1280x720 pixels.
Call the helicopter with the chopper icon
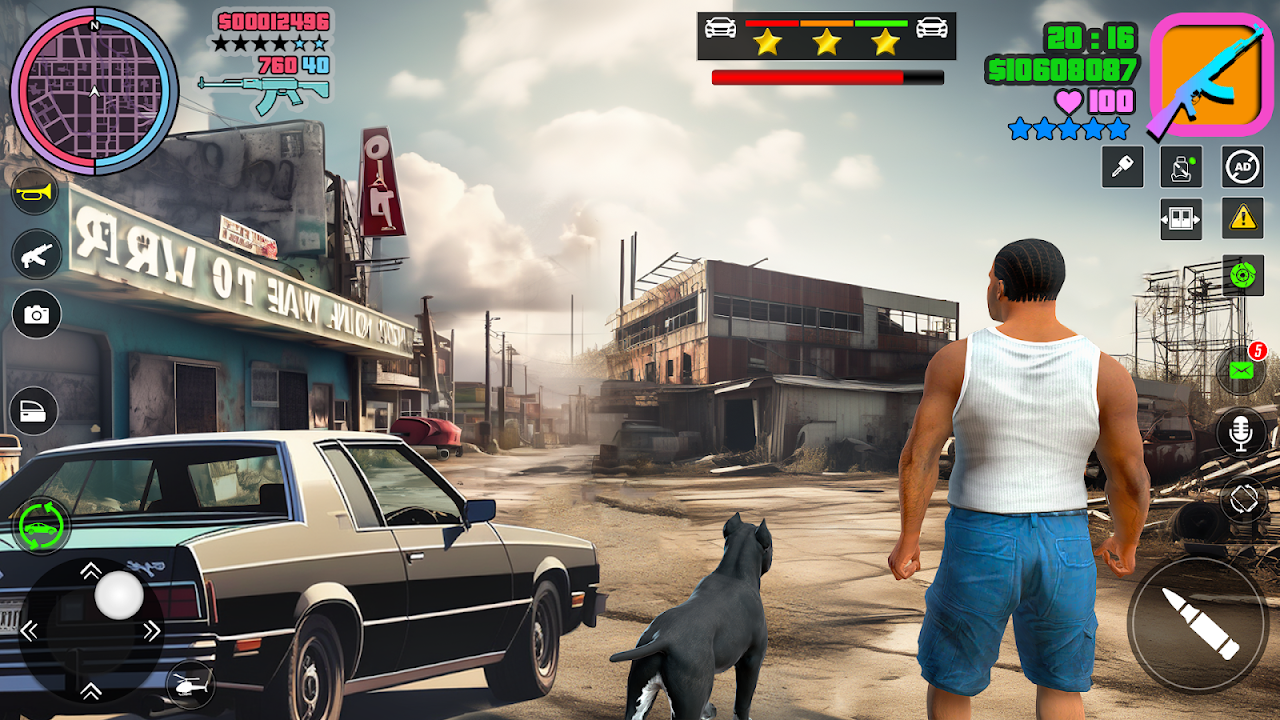point(189,685)
